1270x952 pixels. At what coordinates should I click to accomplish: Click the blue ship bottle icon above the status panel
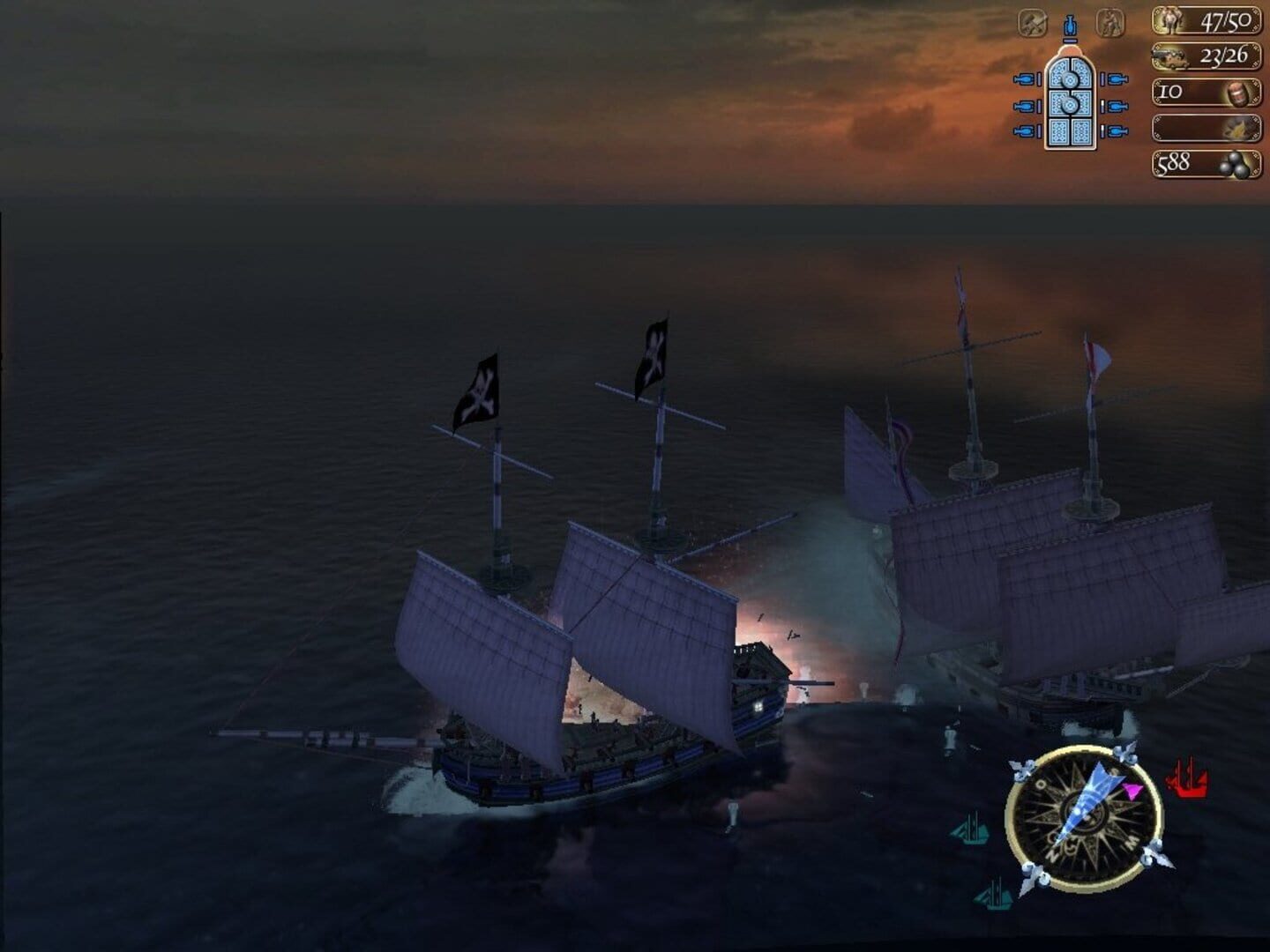pos(1070,24)
